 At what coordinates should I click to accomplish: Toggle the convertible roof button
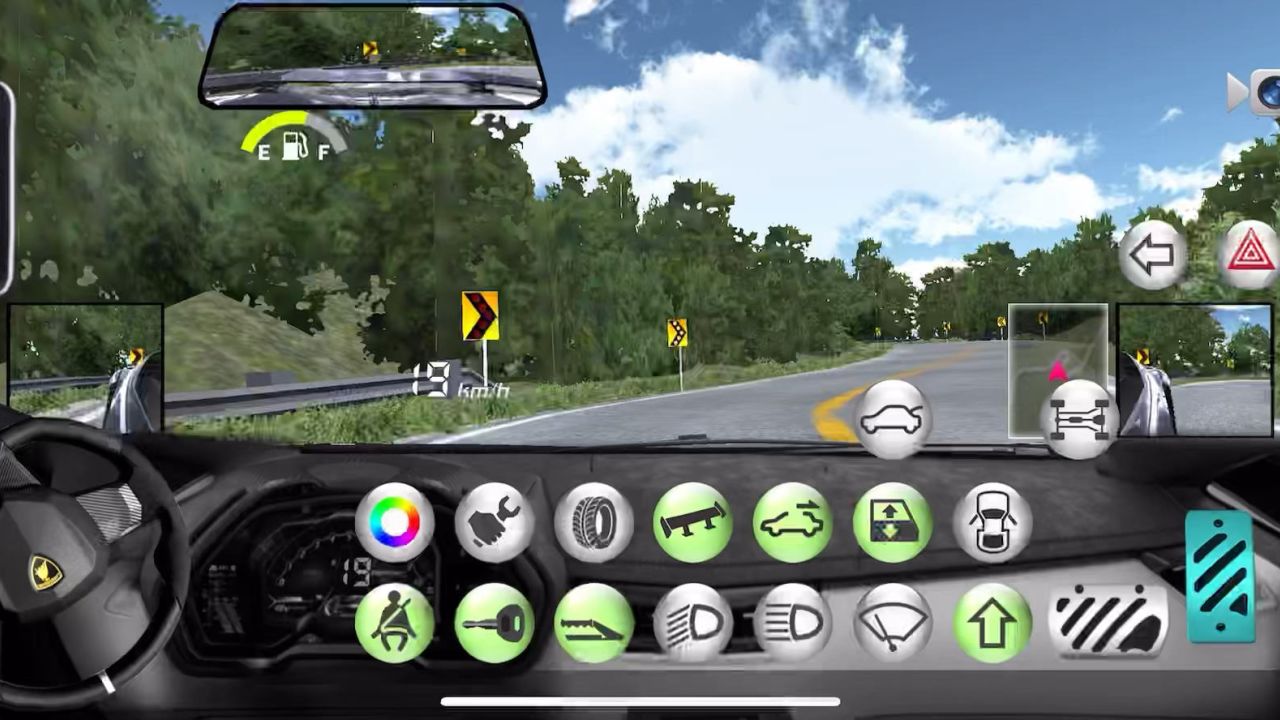tap(792, 523)
